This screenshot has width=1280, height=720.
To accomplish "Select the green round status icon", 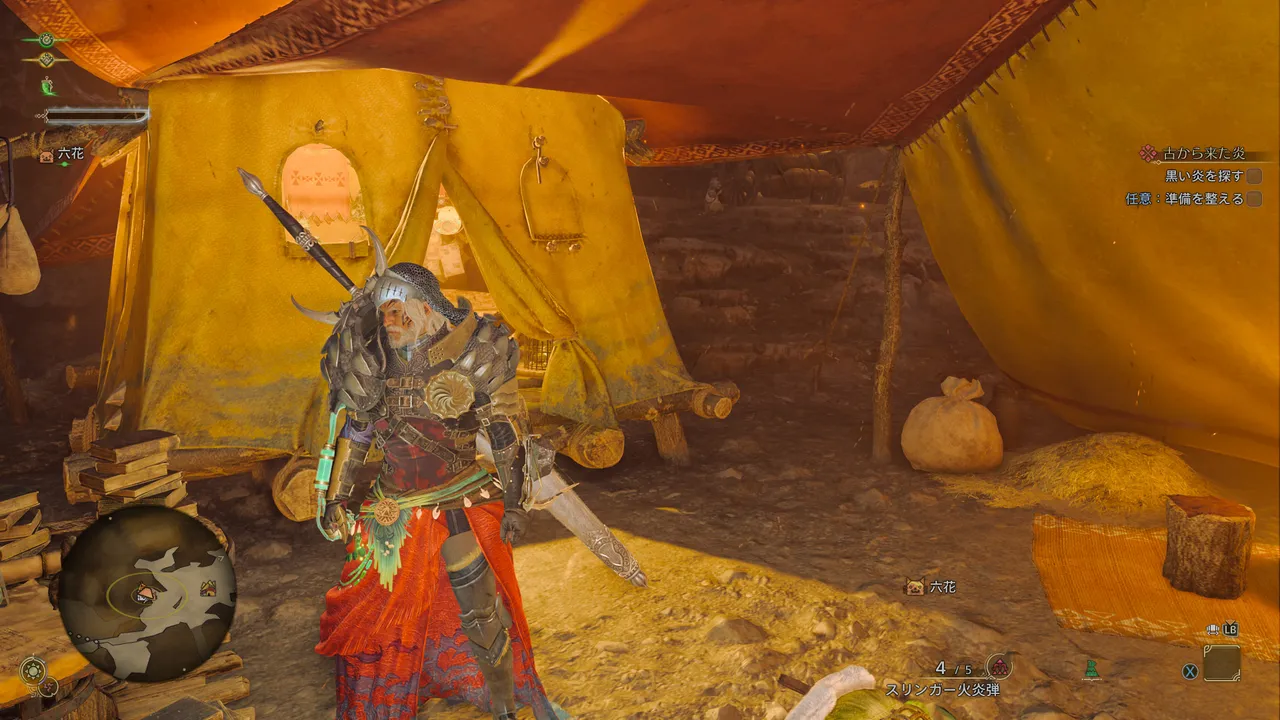I will tap(46, 40).
